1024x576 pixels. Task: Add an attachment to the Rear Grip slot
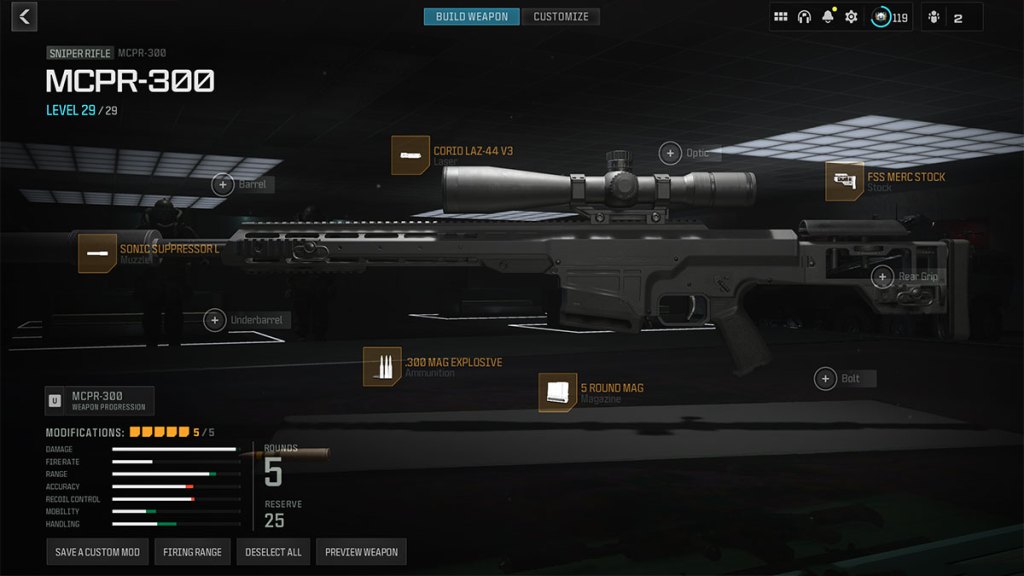pos(882,277)
